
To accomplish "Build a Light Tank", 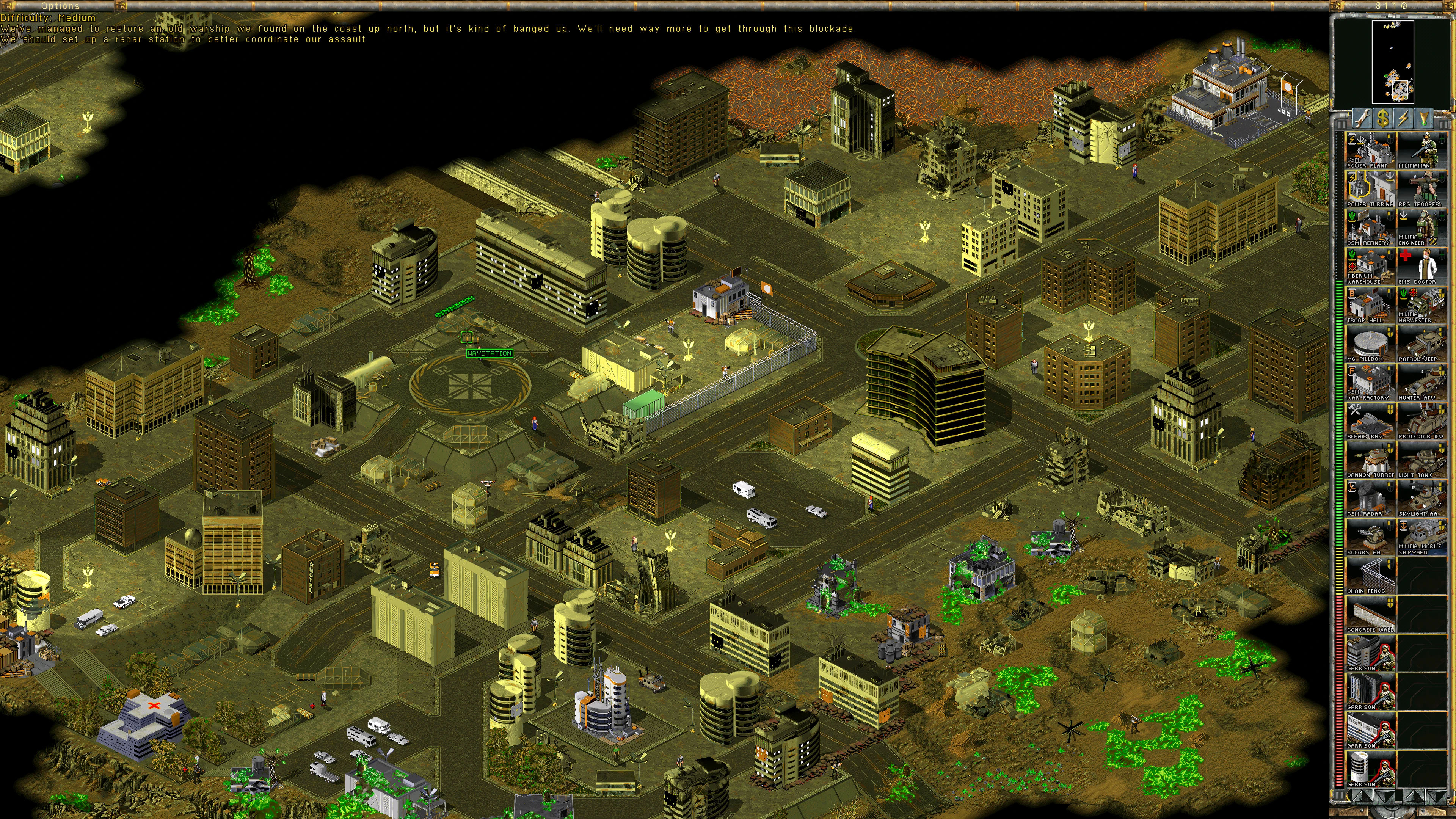I will 1421,460.
